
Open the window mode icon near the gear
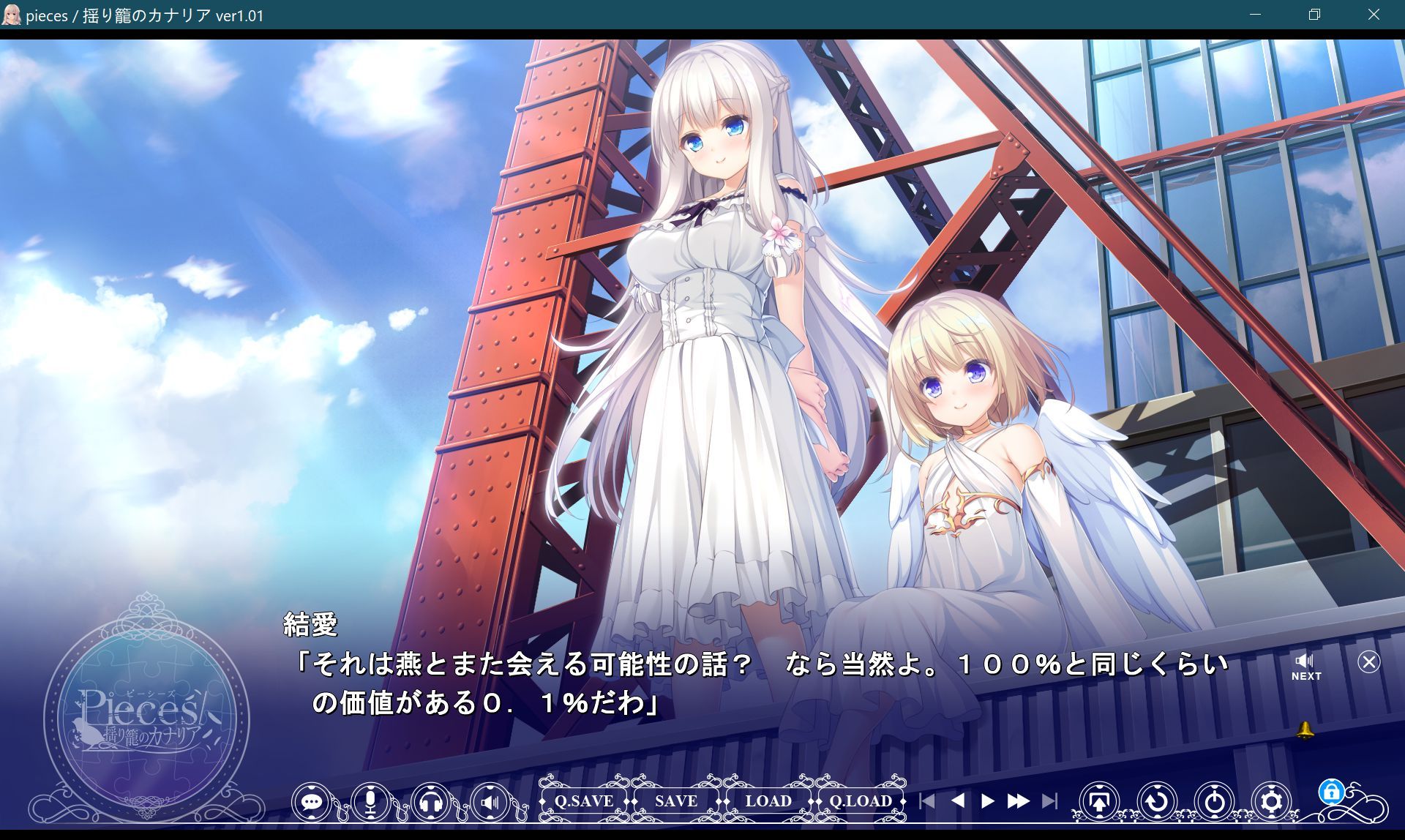coord(1101,801)
